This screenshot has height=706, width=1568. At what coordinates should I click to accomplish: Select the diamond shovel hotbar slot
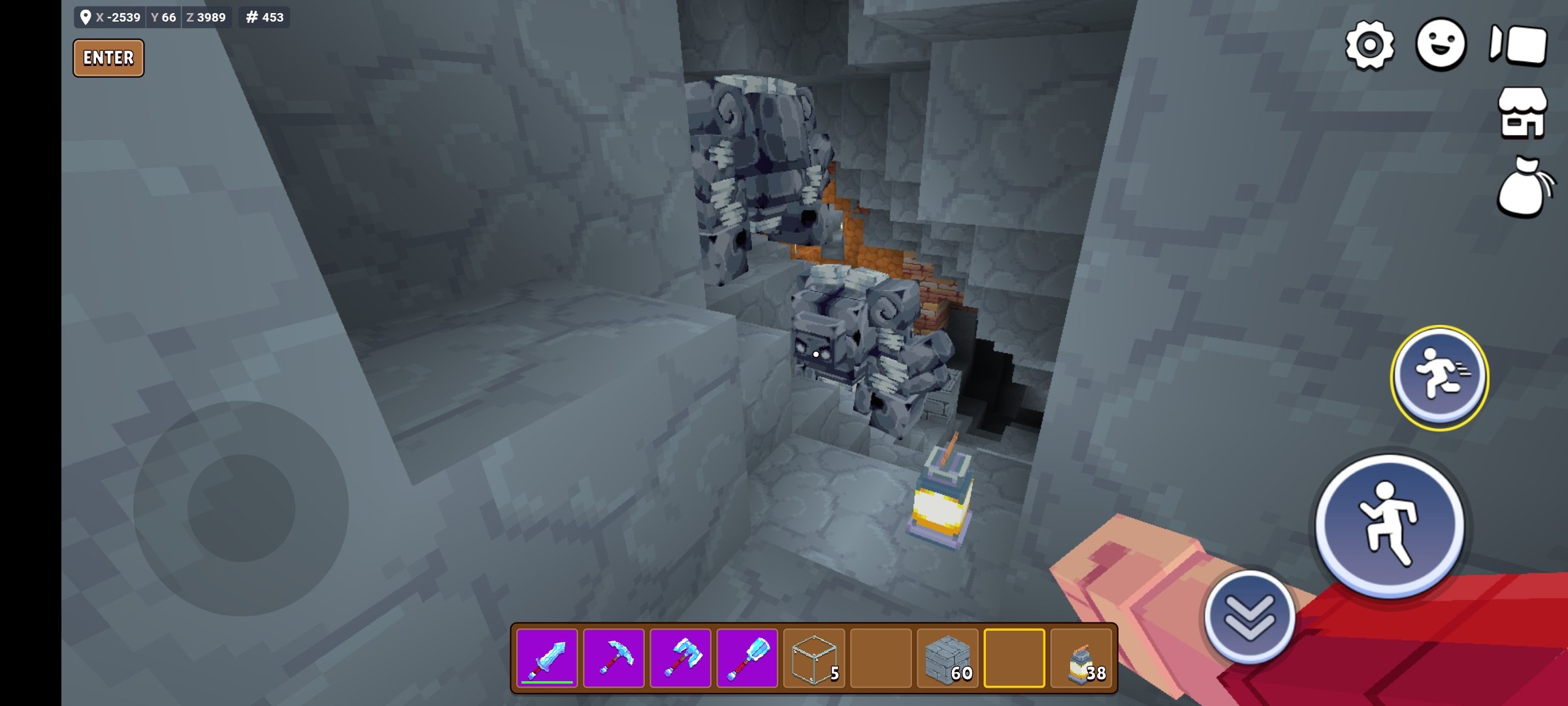pos(747,658)
